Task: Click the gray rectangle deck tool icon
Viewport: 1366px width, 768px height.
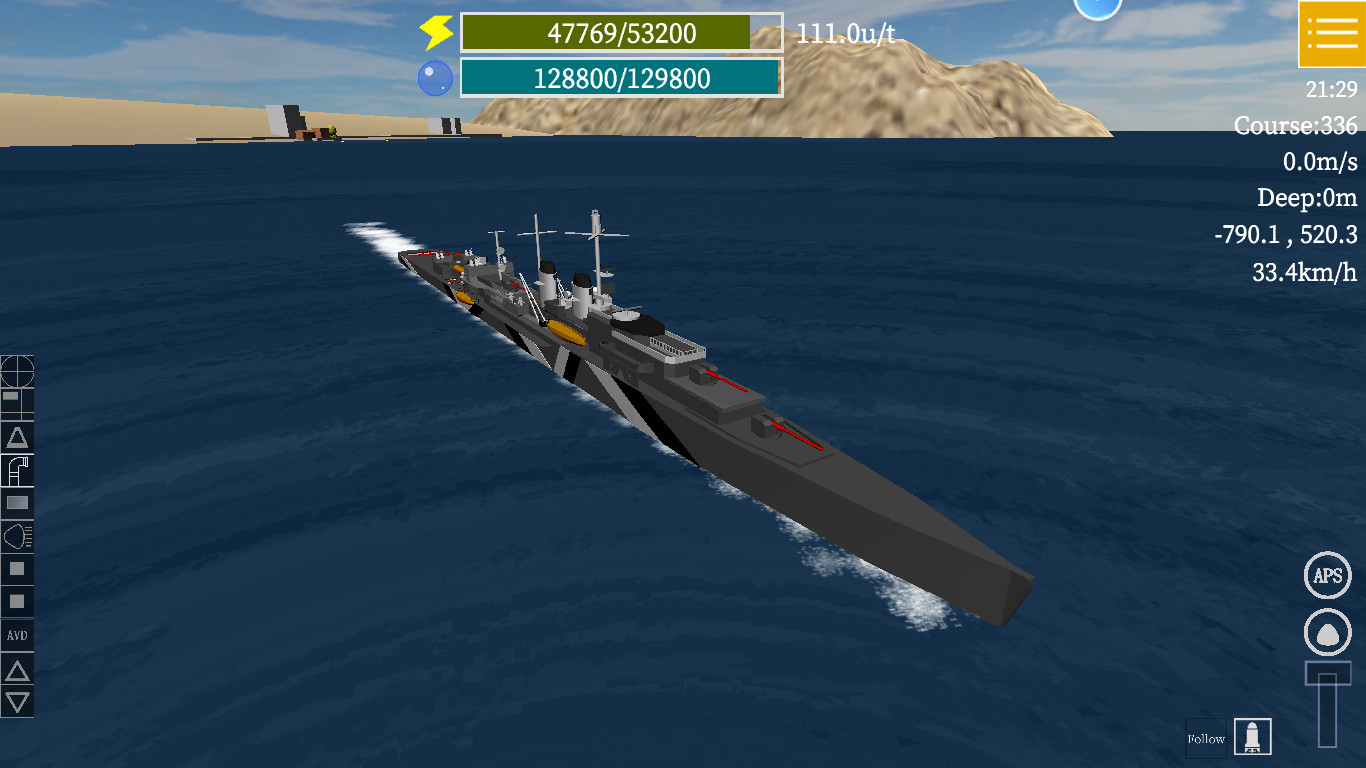Action: 16,503
